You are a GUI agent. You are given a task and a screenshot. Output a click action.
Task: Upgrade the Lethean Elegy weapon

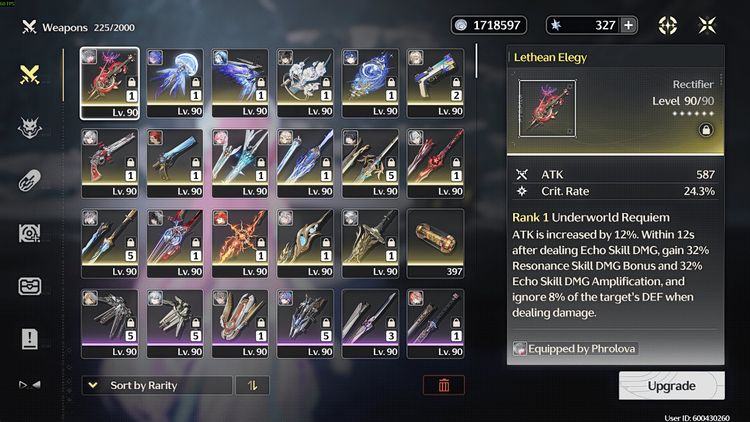pos(671,385)
